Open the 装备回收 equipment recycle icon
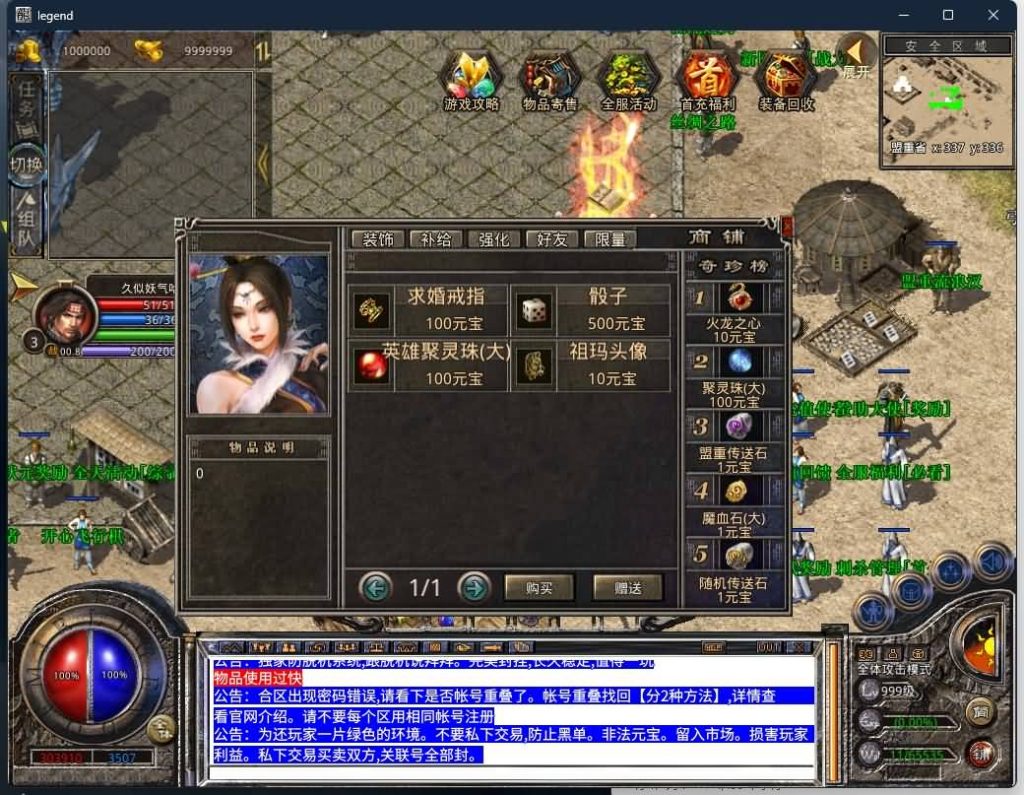This screenshot has height=795, width=1024. 786,80
